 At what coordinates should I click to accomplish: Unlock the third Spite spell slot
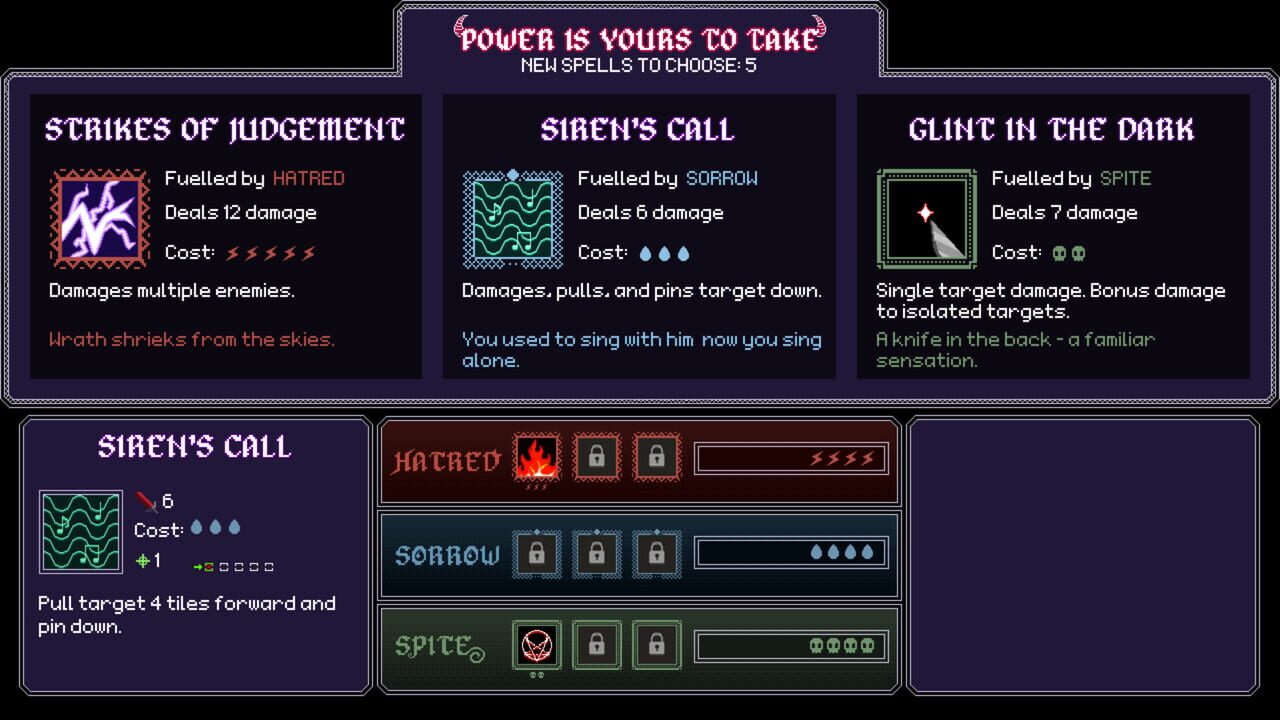pos(657,645)
